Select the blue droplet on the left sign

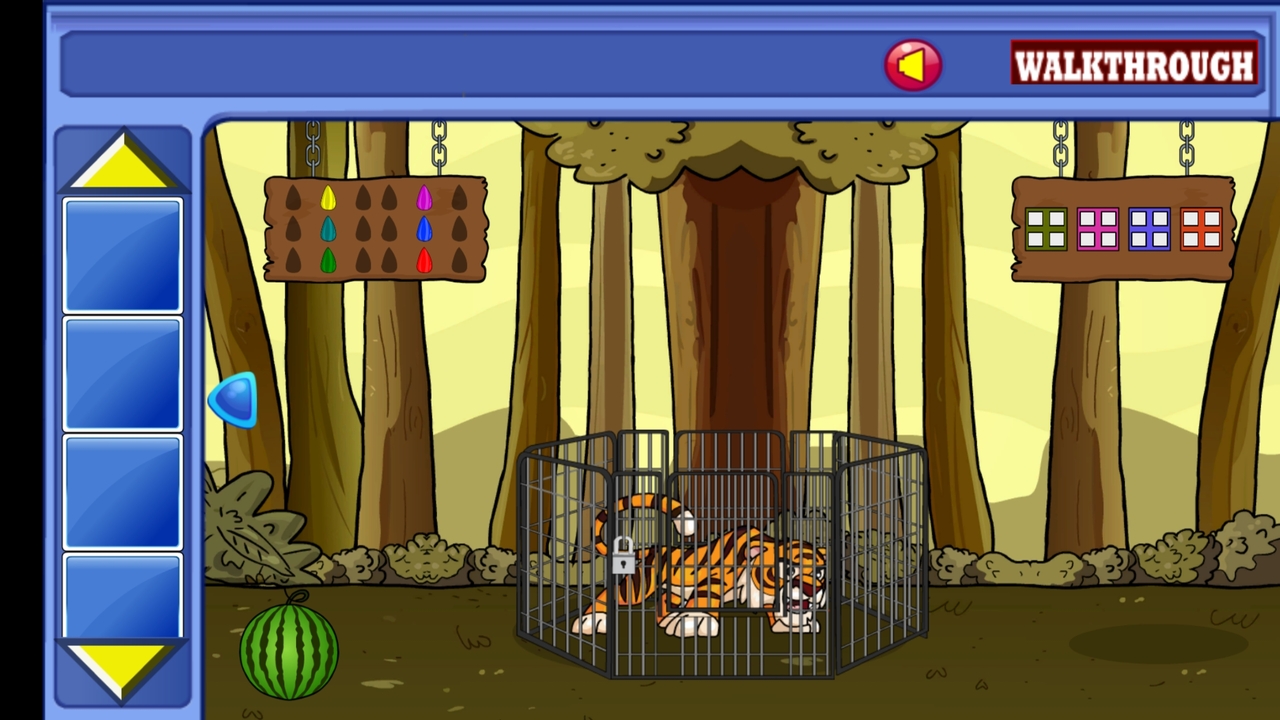tap(423, 228)
